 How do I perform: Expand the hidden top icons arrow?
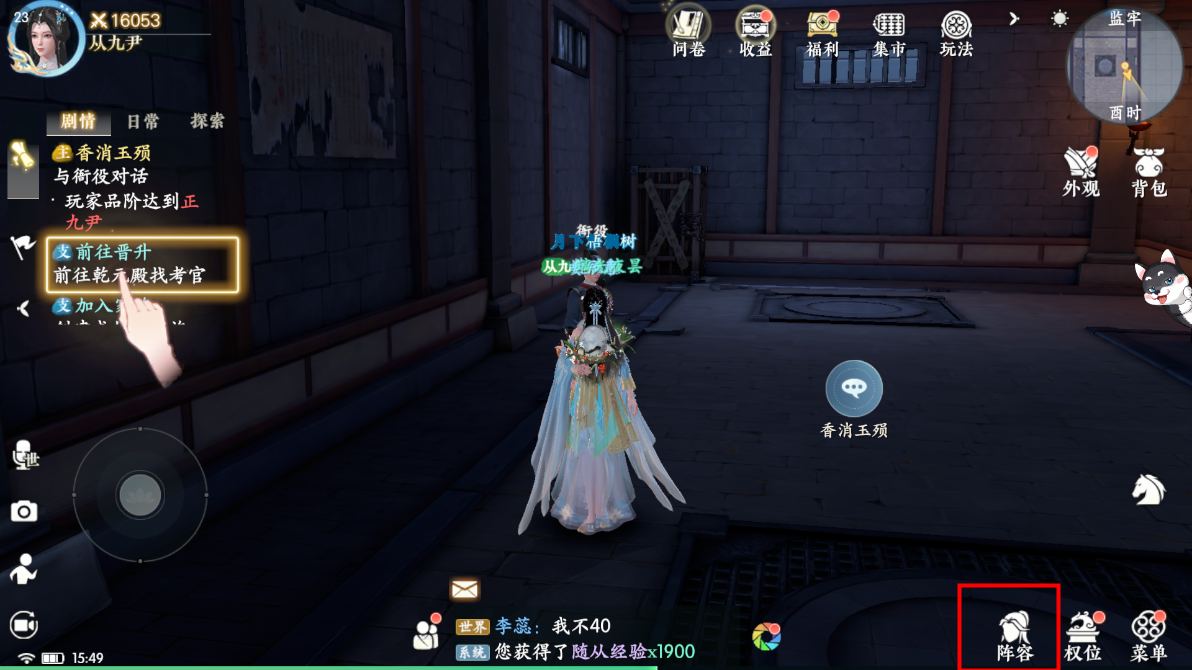tap(1014, 19)
